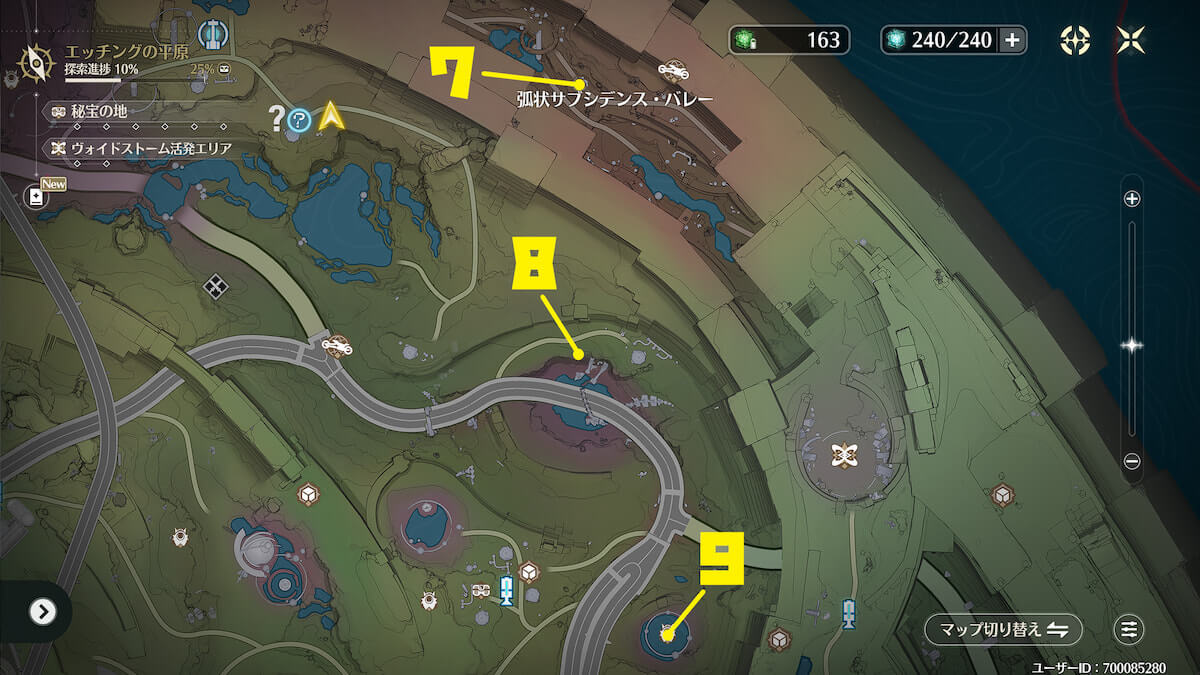Add more Waveplates with the plus button

point(1012,40)
